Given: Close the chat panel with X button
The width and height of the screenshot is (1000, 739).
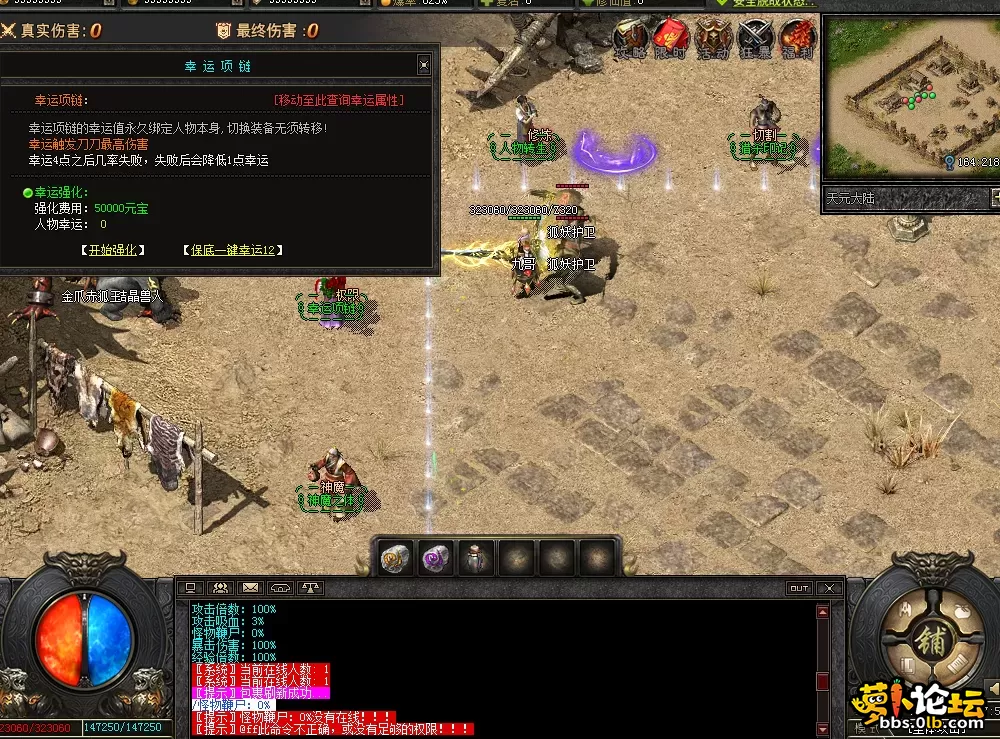Looking at the screenshot, I should [x=827, y=588].
